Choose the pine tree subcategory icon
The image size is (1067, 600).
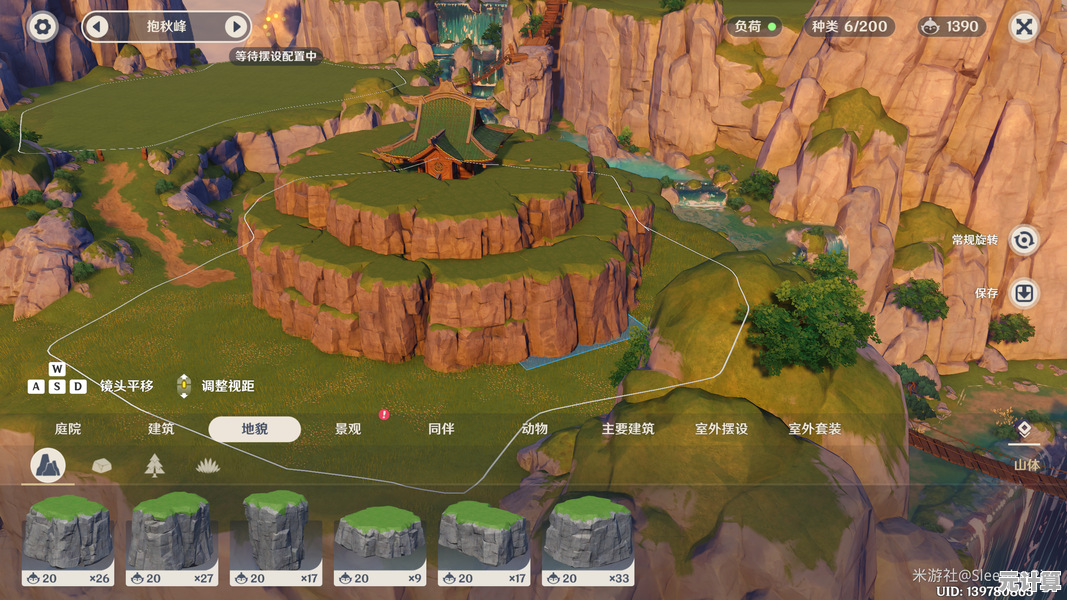pos(154,465)
